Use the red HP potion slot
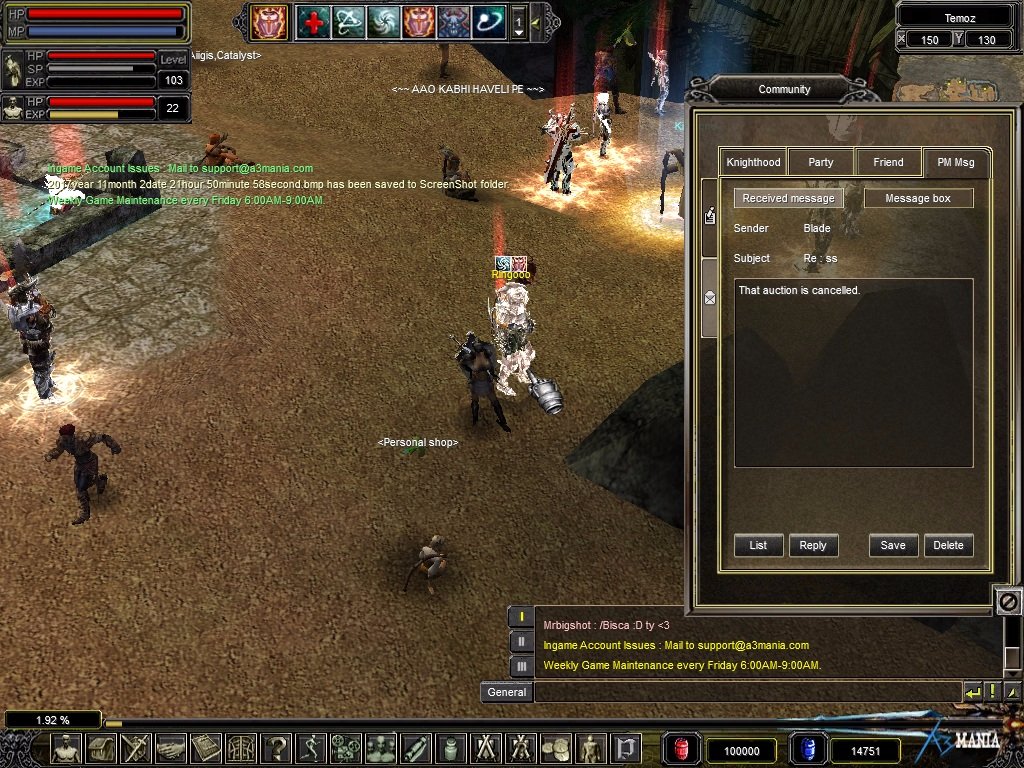1024x768 pixels. [682, 750]
